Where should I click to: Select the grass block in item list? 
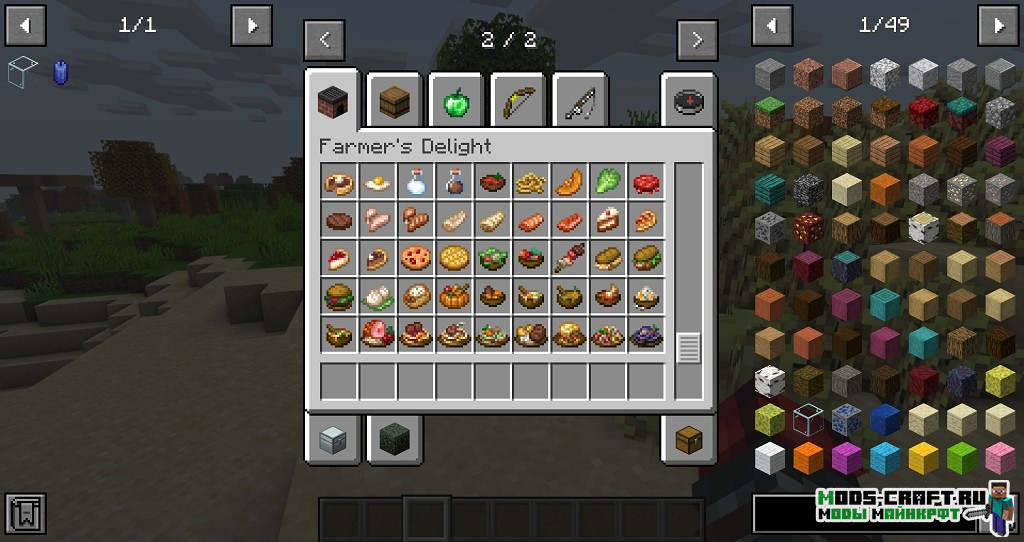[x=769, y=112]
